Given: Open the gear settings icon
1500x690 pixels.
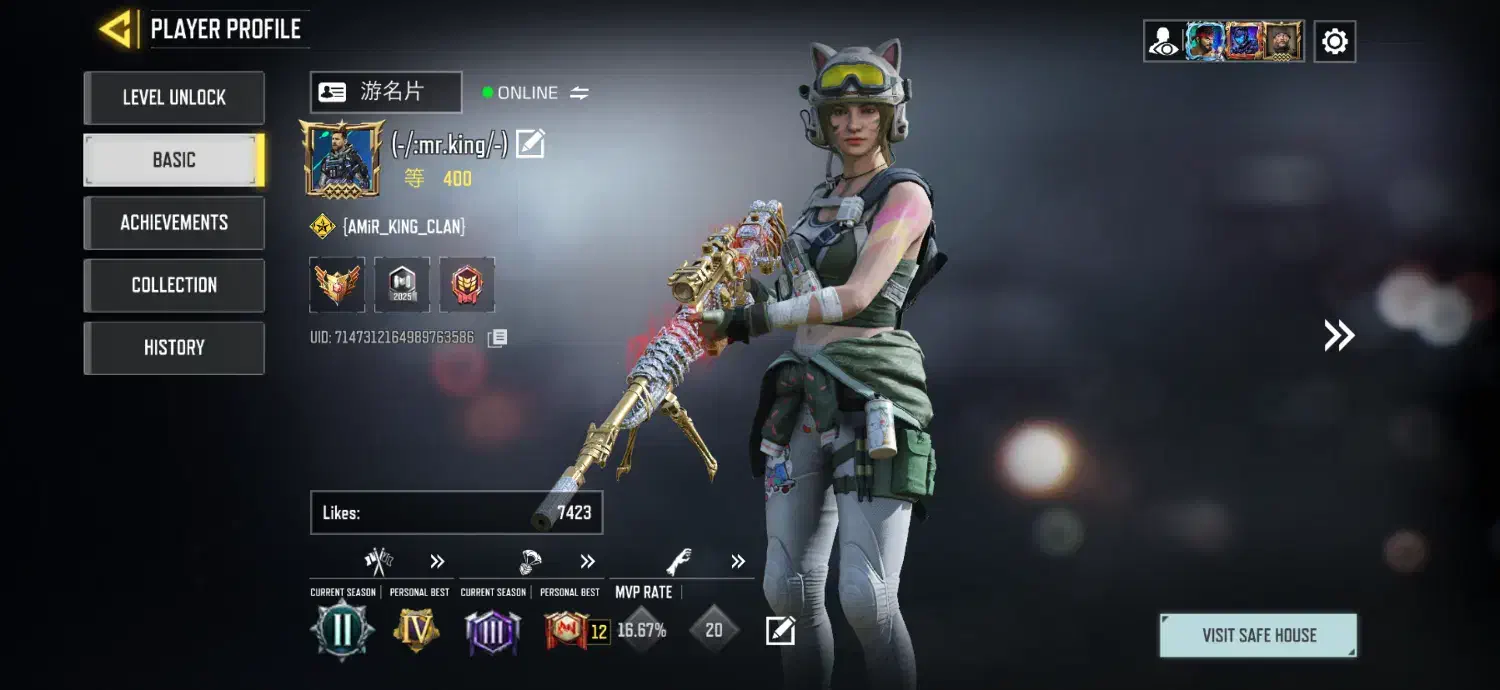Looking at the screenshot, I should click(x=1334, y=41).
